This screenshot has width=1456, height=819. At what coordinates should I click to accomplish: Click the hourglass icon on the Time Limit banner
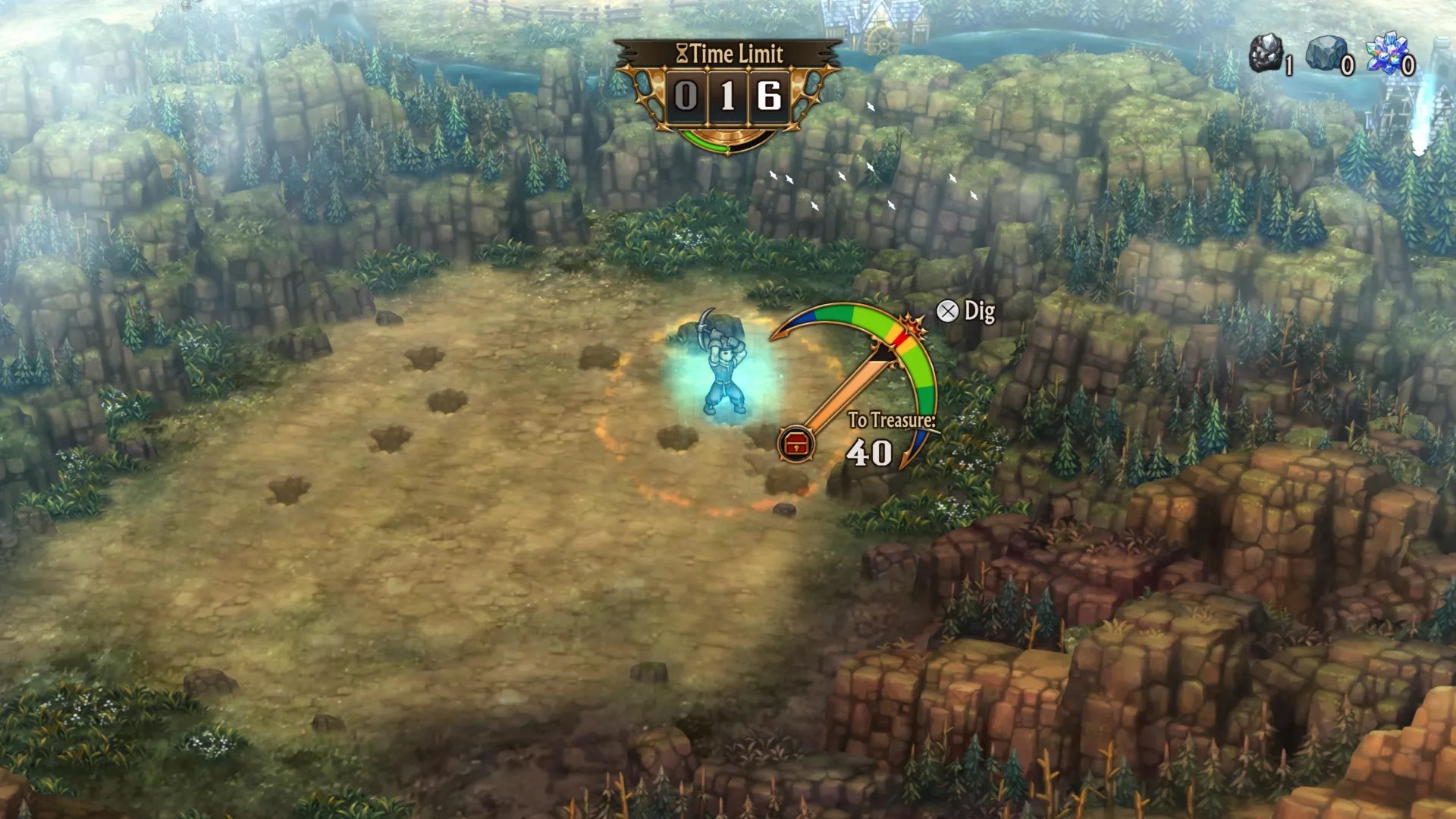[682, 52]
